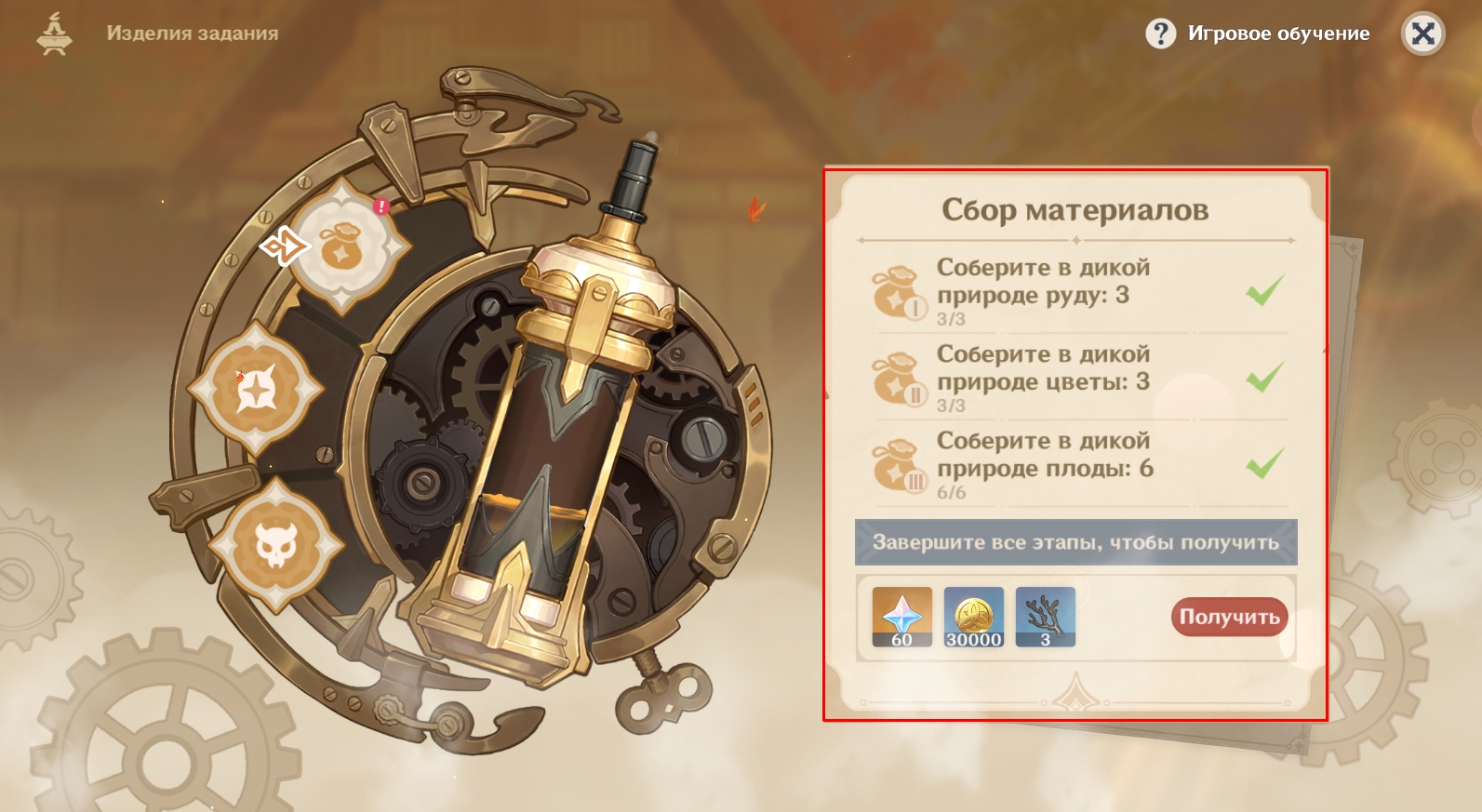
Task: Close the event screen with the X
Action: click(1422, 34)
